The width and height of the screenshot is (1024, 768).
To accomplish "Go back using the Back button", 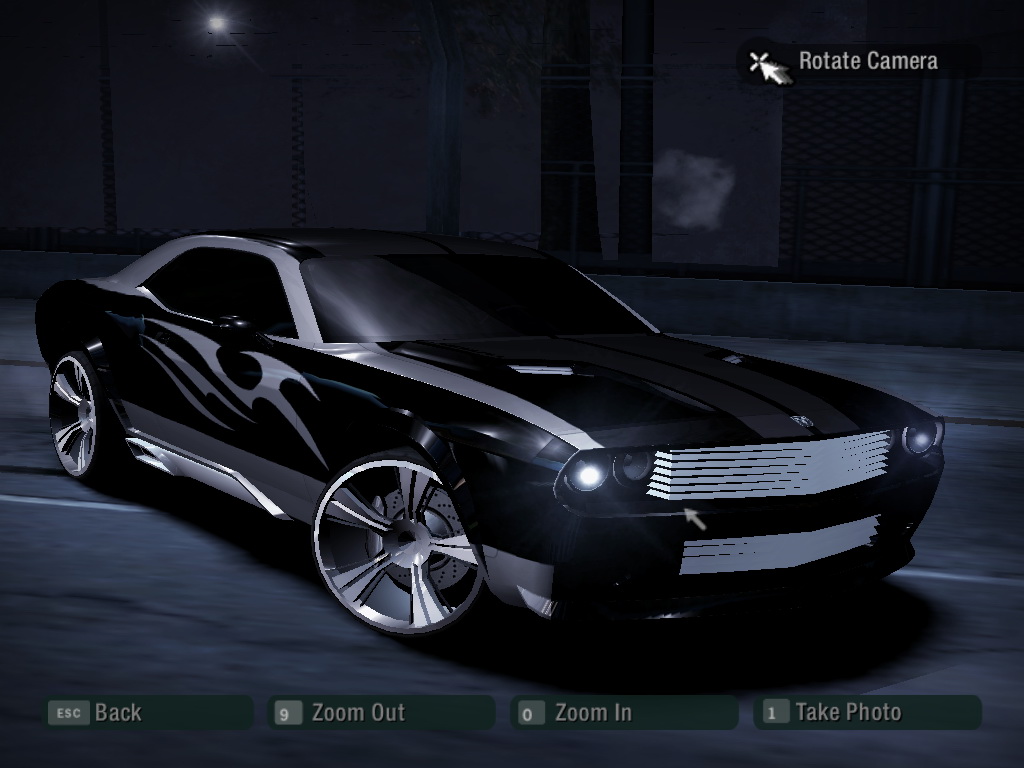I will pos(117,713).
